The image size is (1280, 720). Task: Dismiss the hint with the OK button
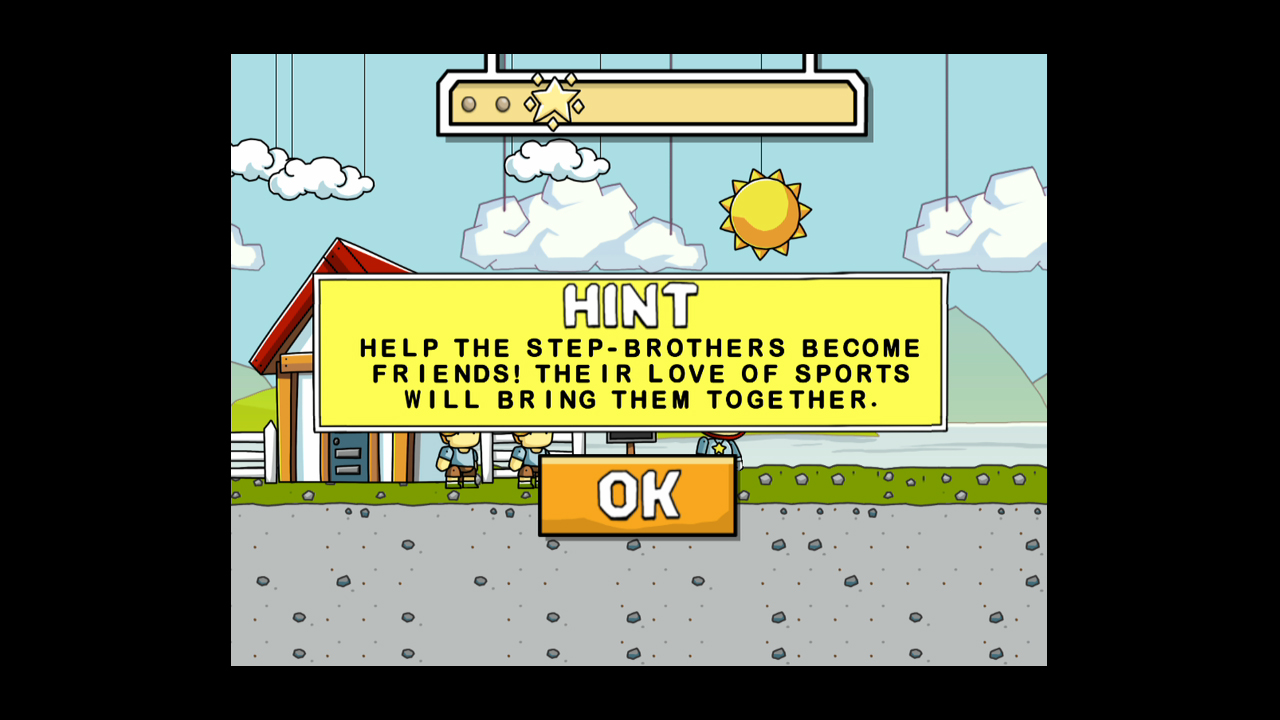638,496
